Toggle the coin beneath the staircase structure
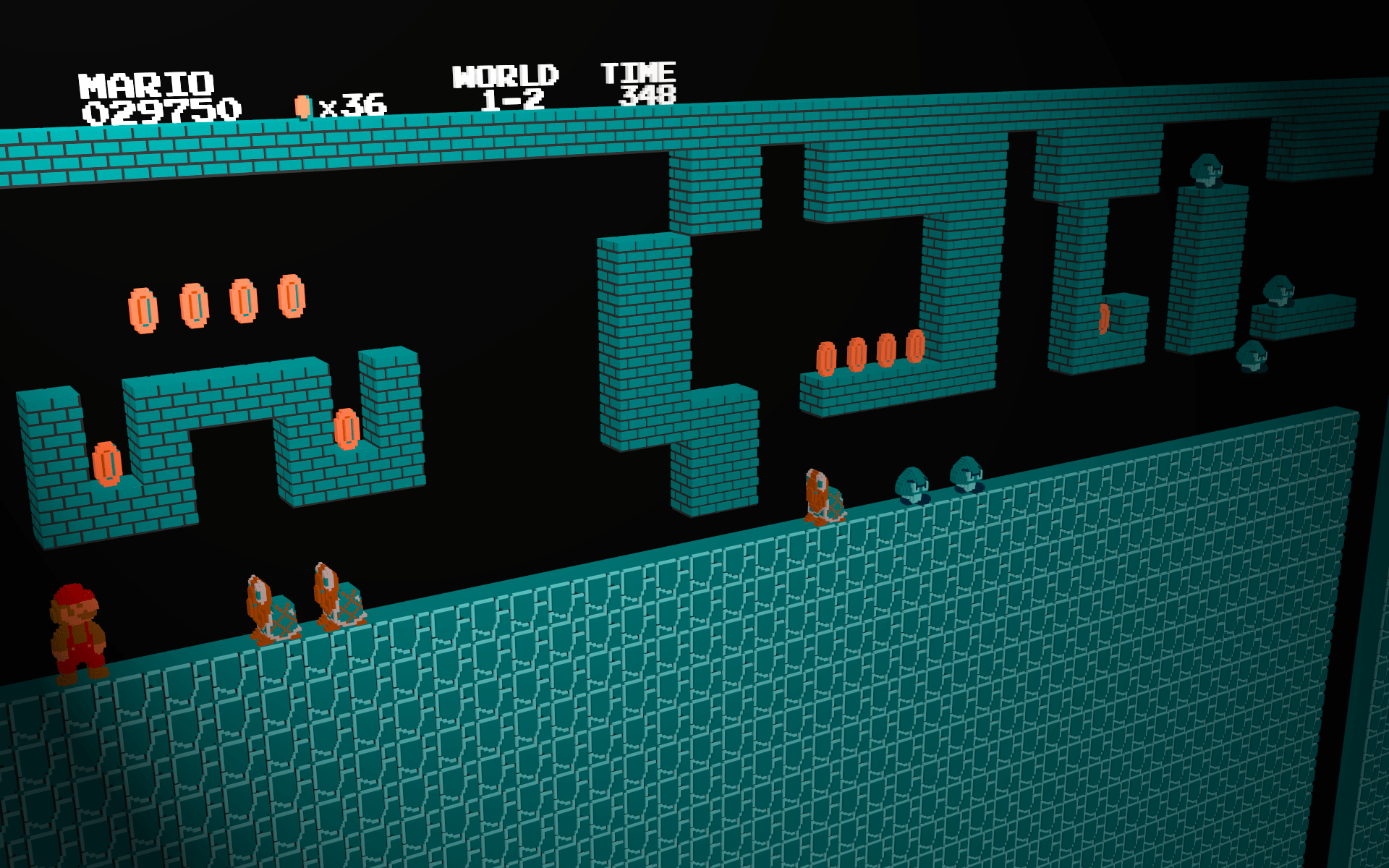Screen dimensions: 1389x868 (346, 428)
